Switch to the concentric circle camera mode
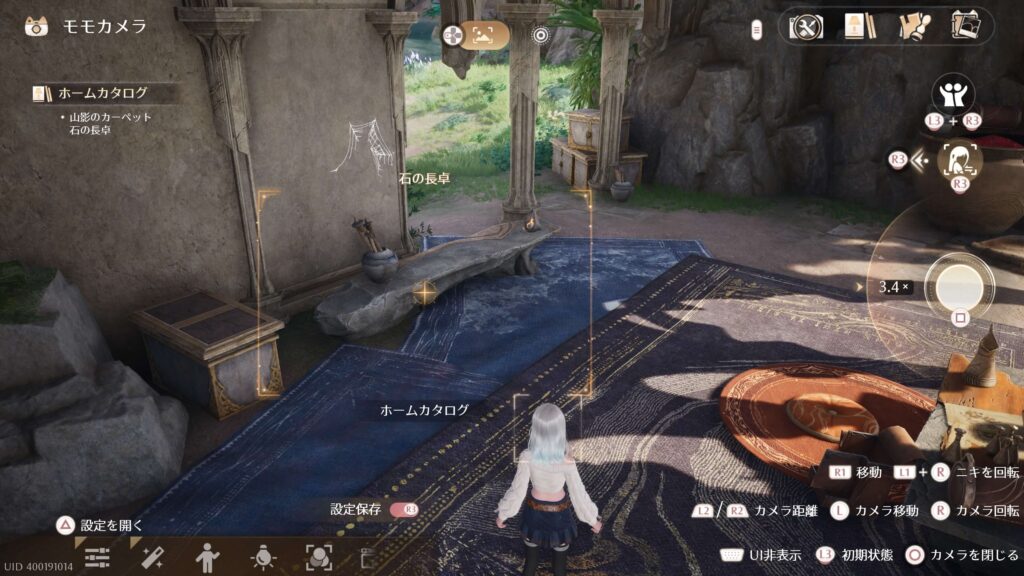The width and height of the screenshot is (1024, 576). click(x=541, y=36)
